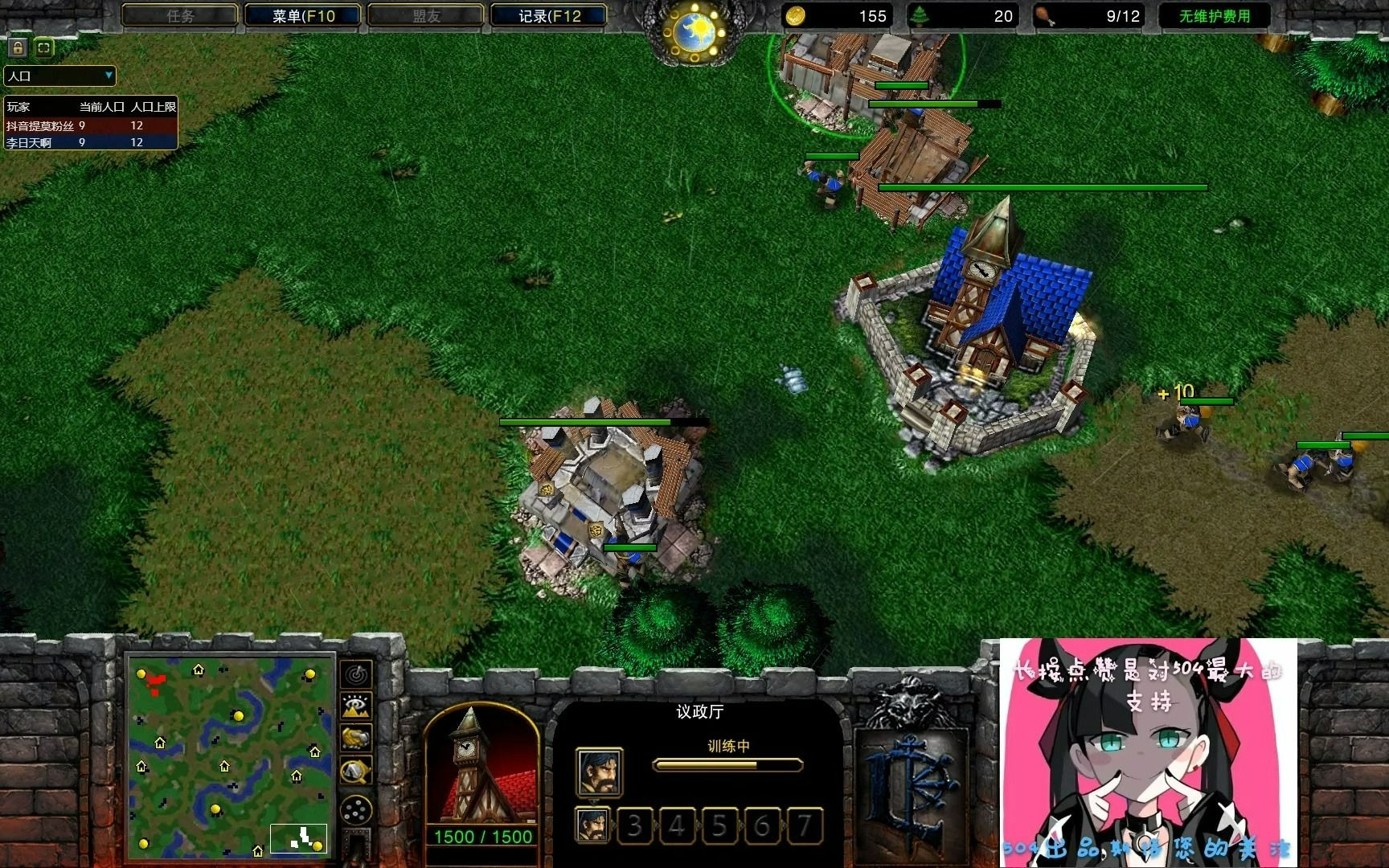Image resolution: width=1389 pixels, height=868 pixels.
Task: Open the formation movement dots button
Action: 356,810
